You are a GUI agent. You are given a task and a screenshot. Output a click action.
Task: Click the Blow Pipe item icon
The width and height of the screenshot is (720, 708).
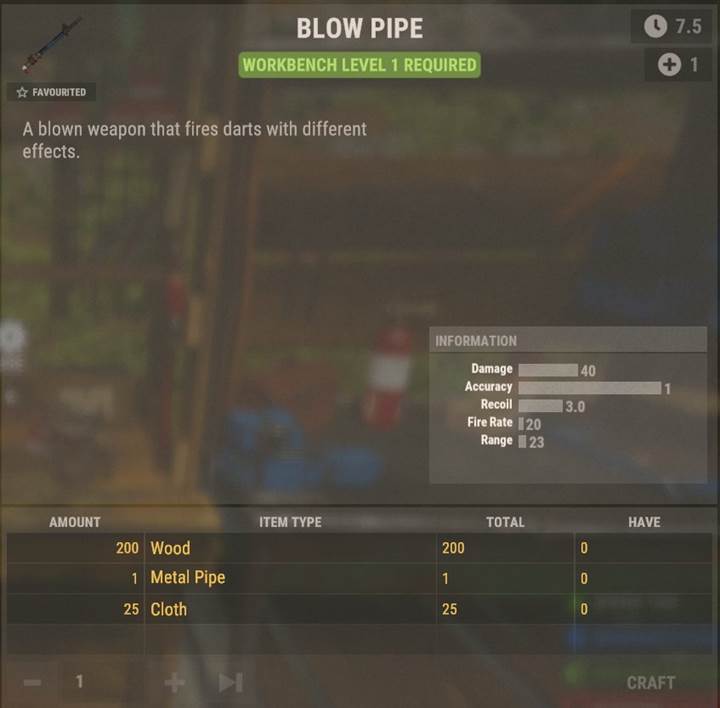pos(53,45)
